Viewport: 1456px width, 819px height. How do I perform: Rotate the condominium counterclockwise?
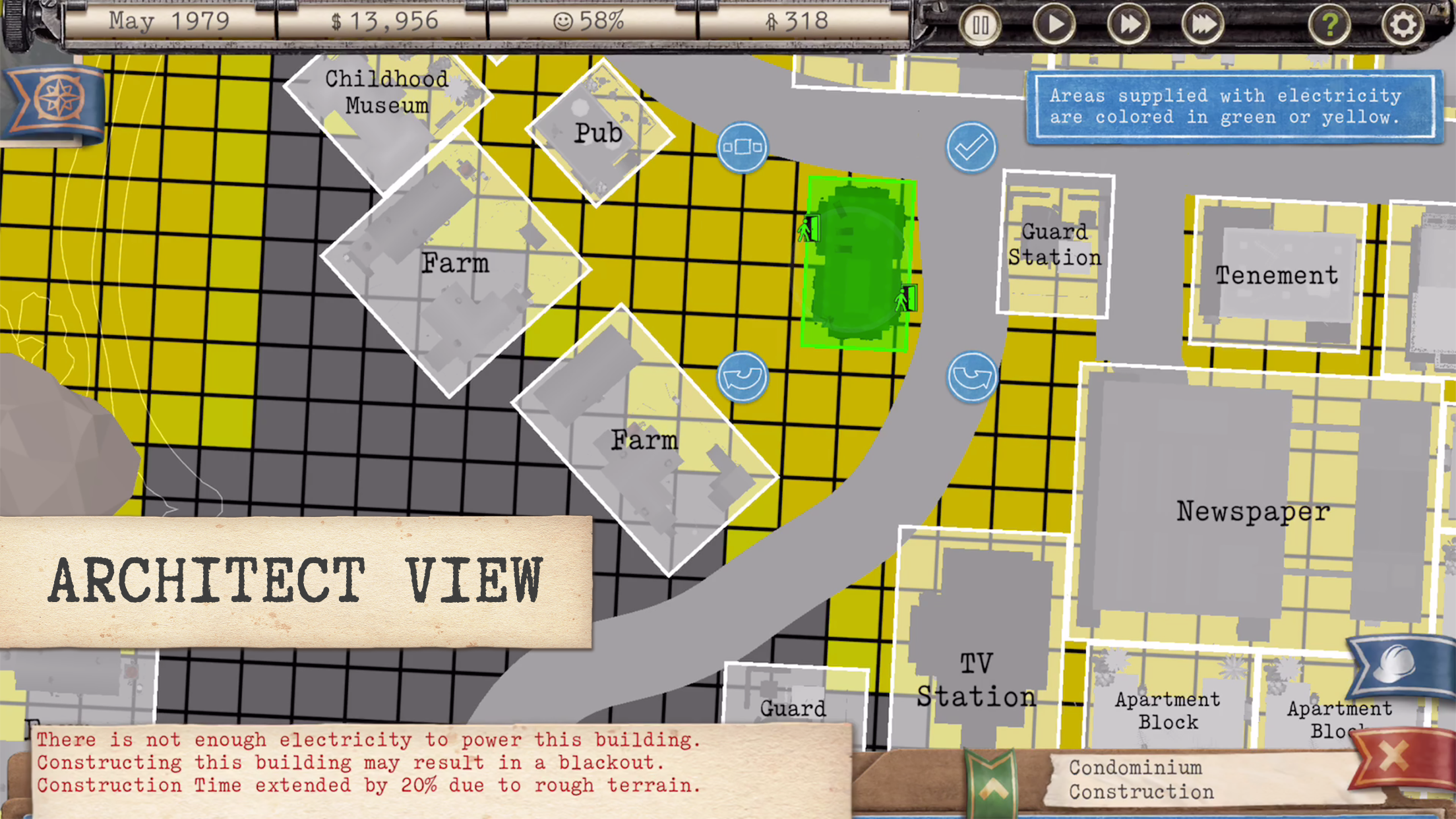743,377
